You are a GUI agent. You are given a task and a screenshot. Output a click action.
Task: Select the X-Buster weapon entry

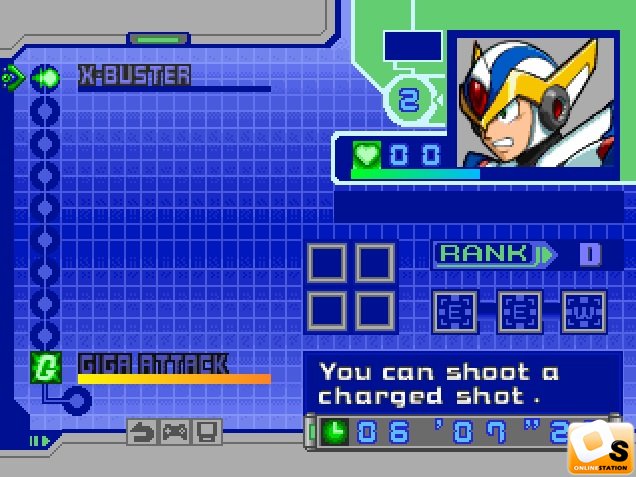point(134,76)
